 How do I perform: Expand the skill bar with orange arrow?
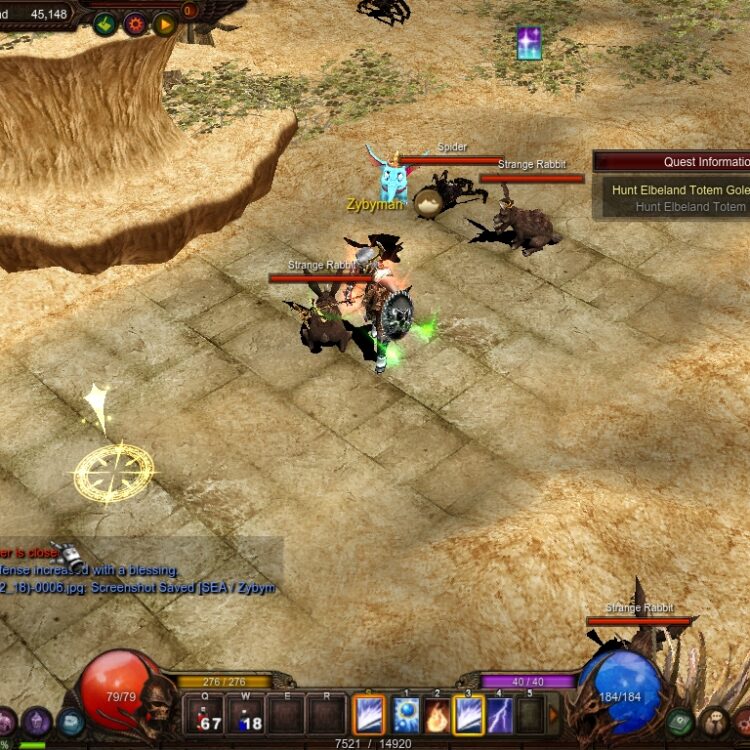(553, 714)
